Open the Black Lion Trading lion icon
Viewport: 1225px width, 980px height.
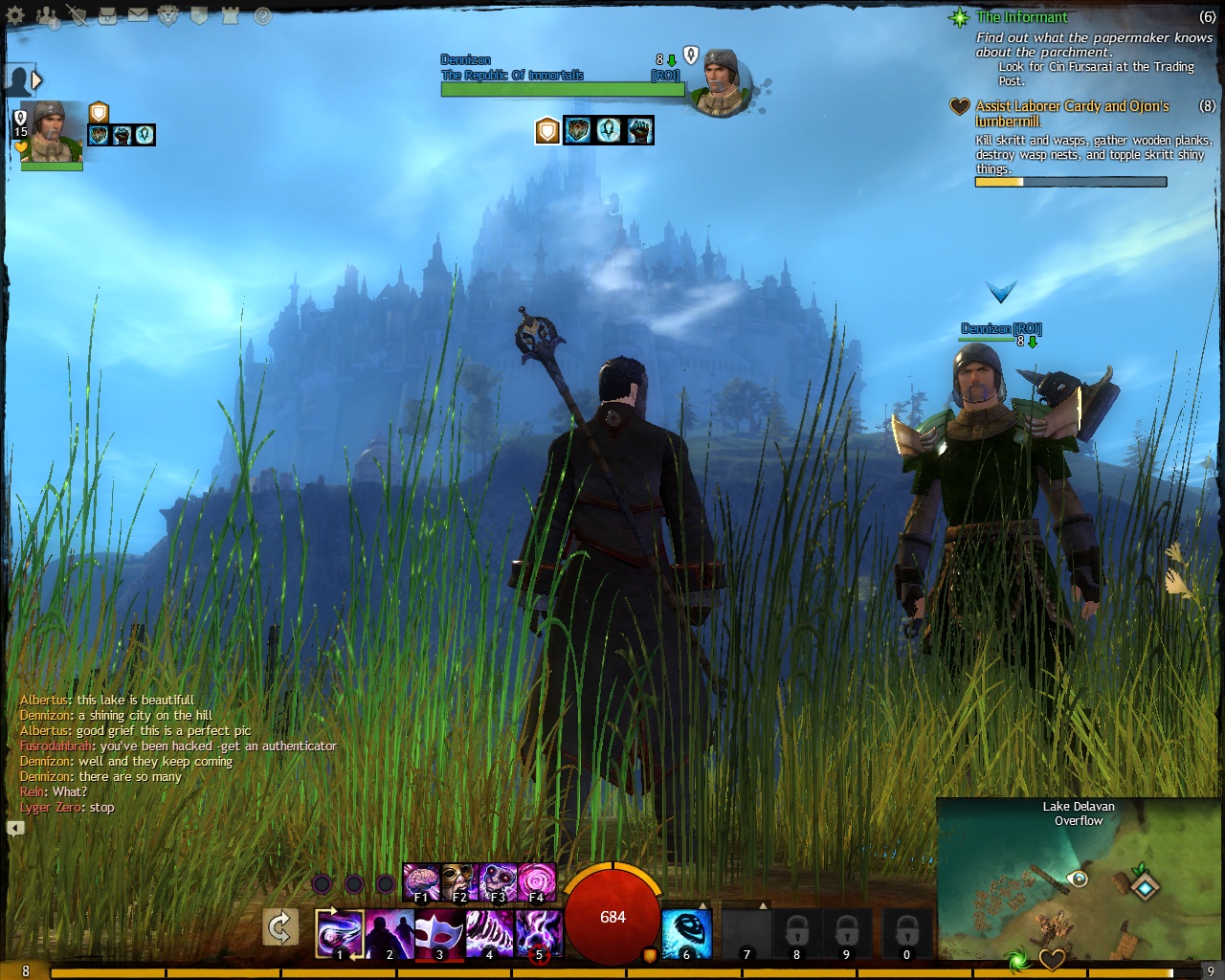point(168,15)
